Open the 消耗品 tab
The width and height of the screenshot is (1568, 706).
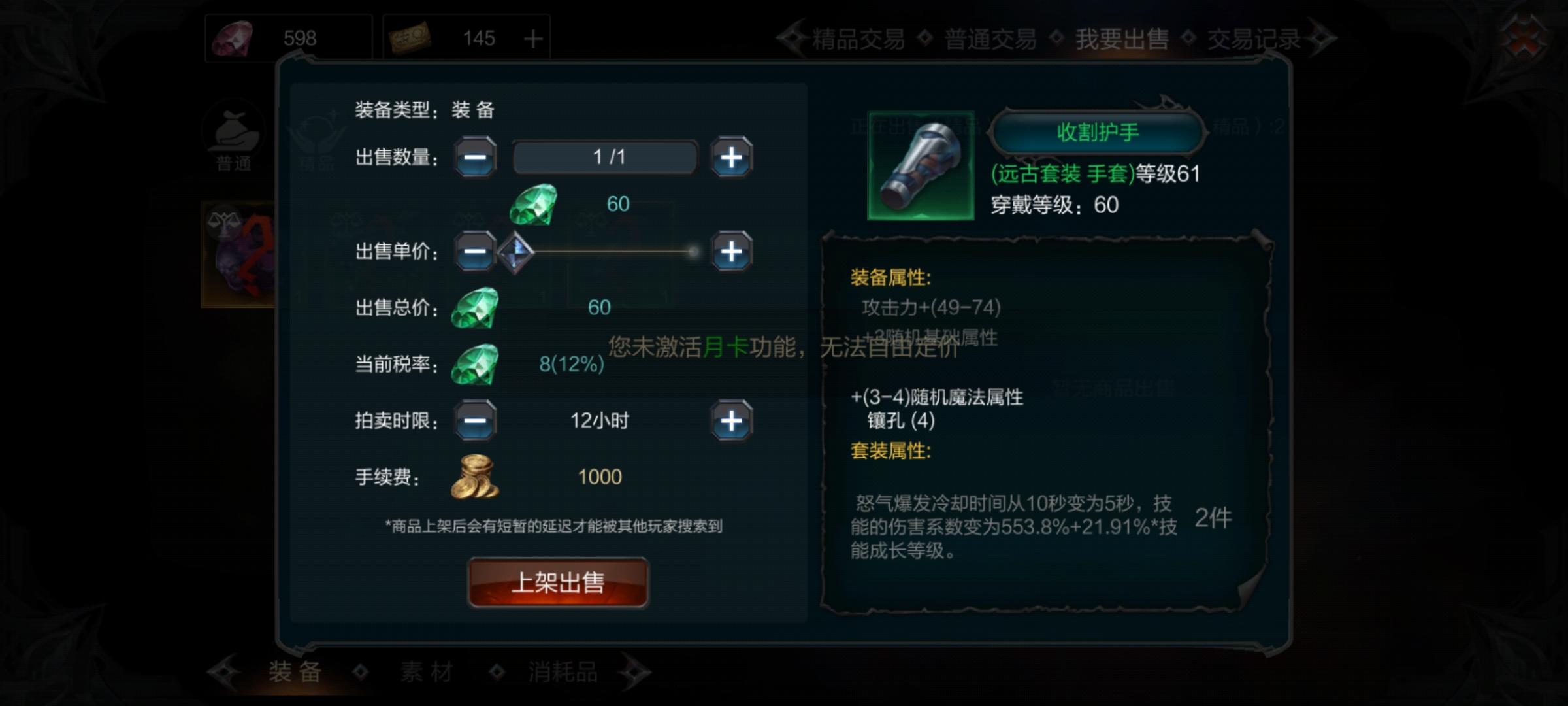click(554, 672)
